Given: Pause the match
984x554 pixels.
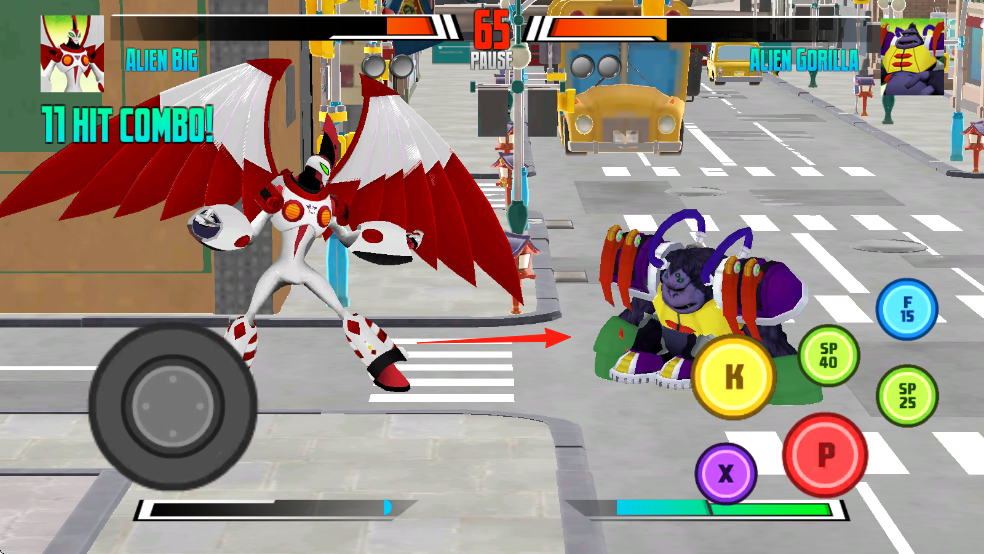Looking at the screenshot, I should [x=491, y=58].
